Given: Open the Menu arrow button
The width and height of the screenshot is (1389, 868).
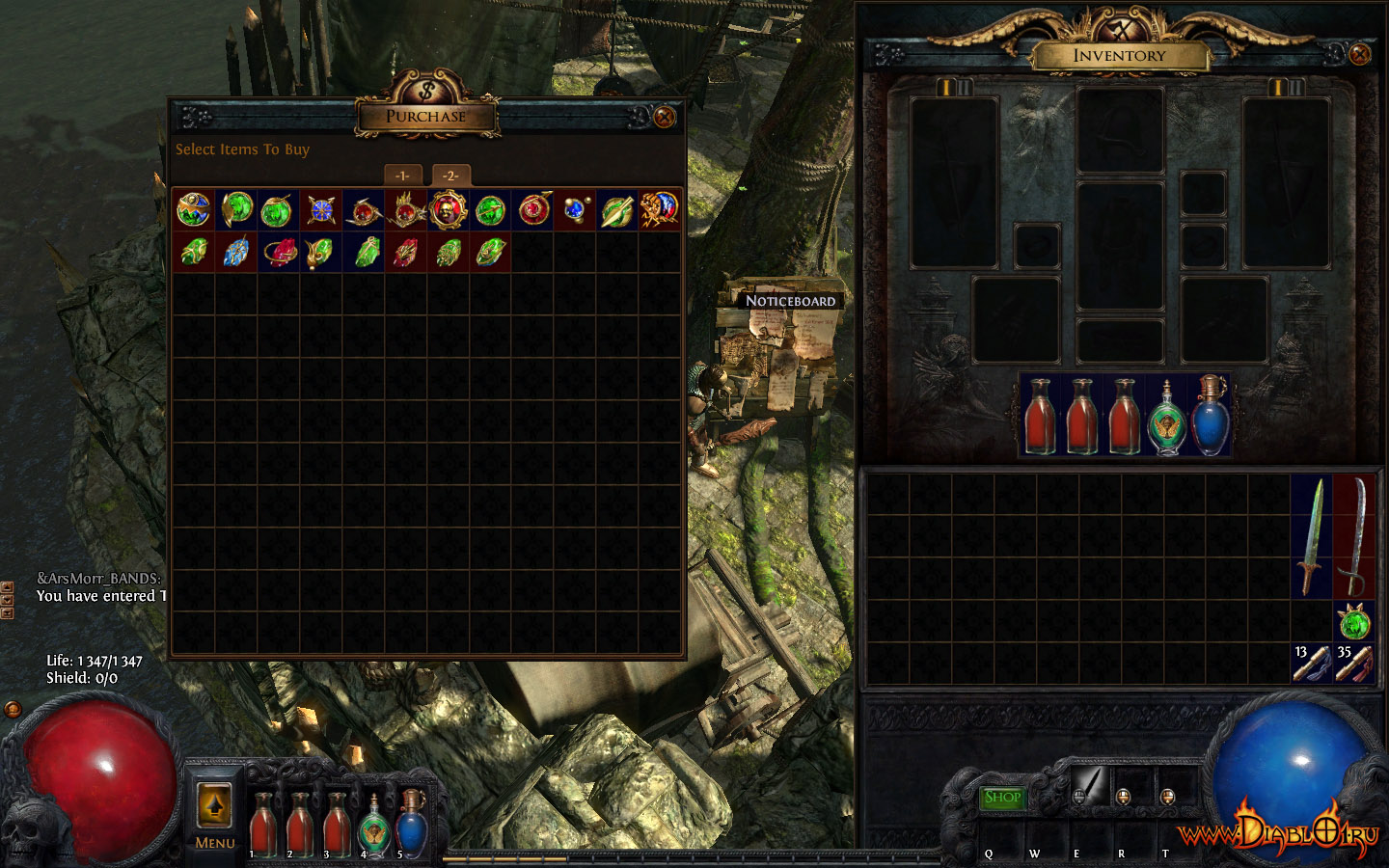Looking at the screenshot, I should point(214,805).
